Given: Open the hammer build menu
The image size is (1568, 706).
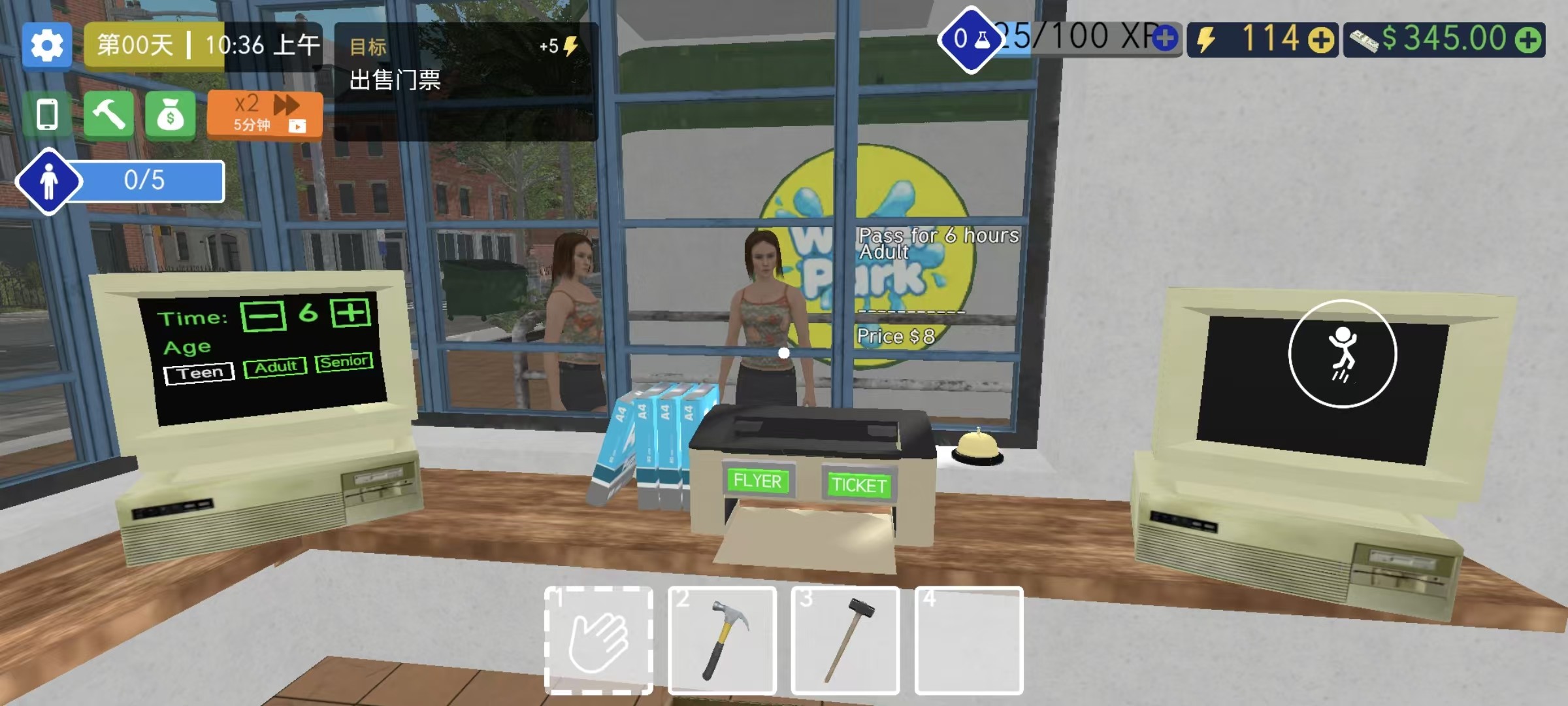Looking at the screenshot, I should coord(108,115).
